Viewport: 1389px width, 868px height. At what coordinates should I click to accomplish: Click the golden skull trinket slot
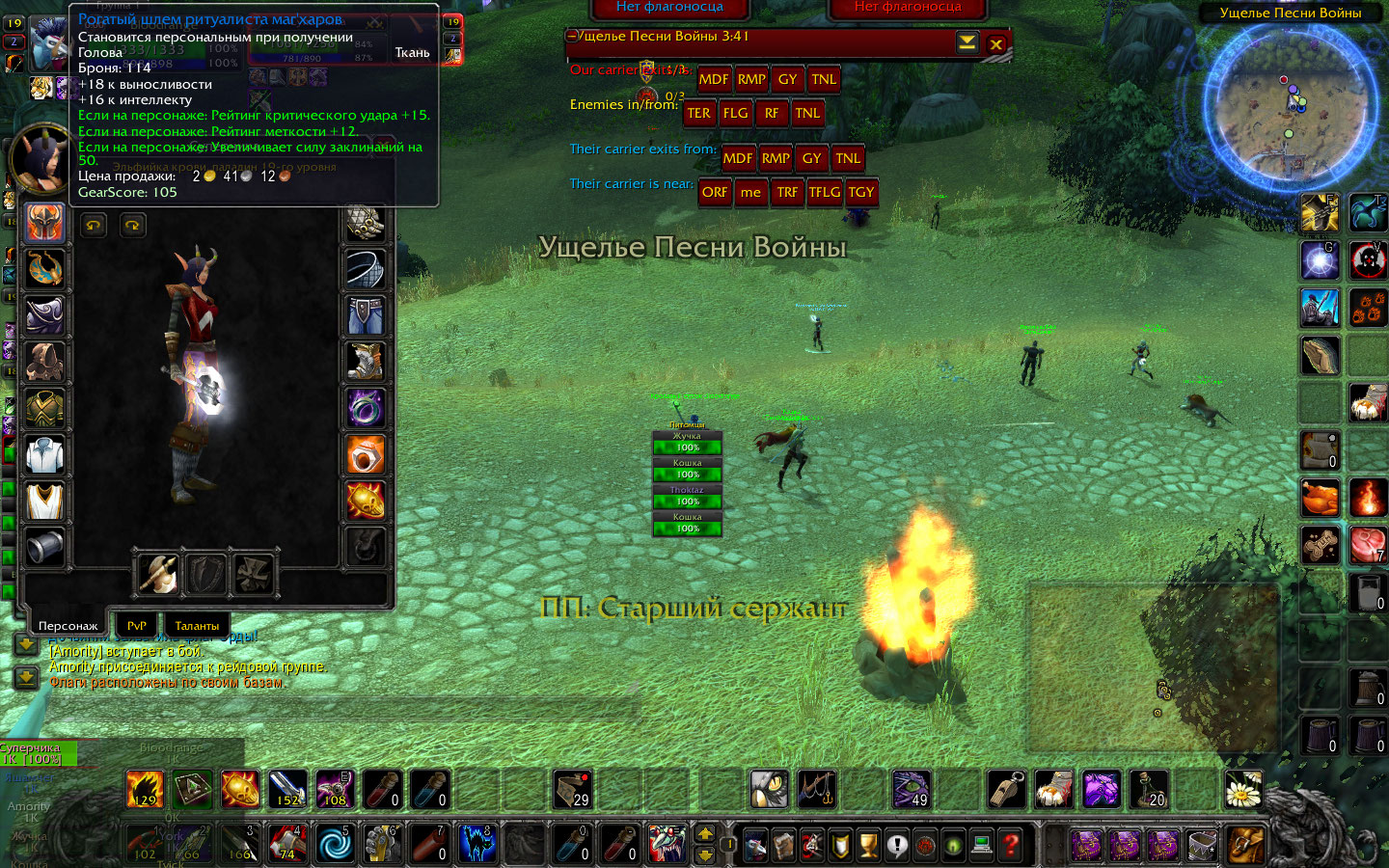tap(366, 501)
